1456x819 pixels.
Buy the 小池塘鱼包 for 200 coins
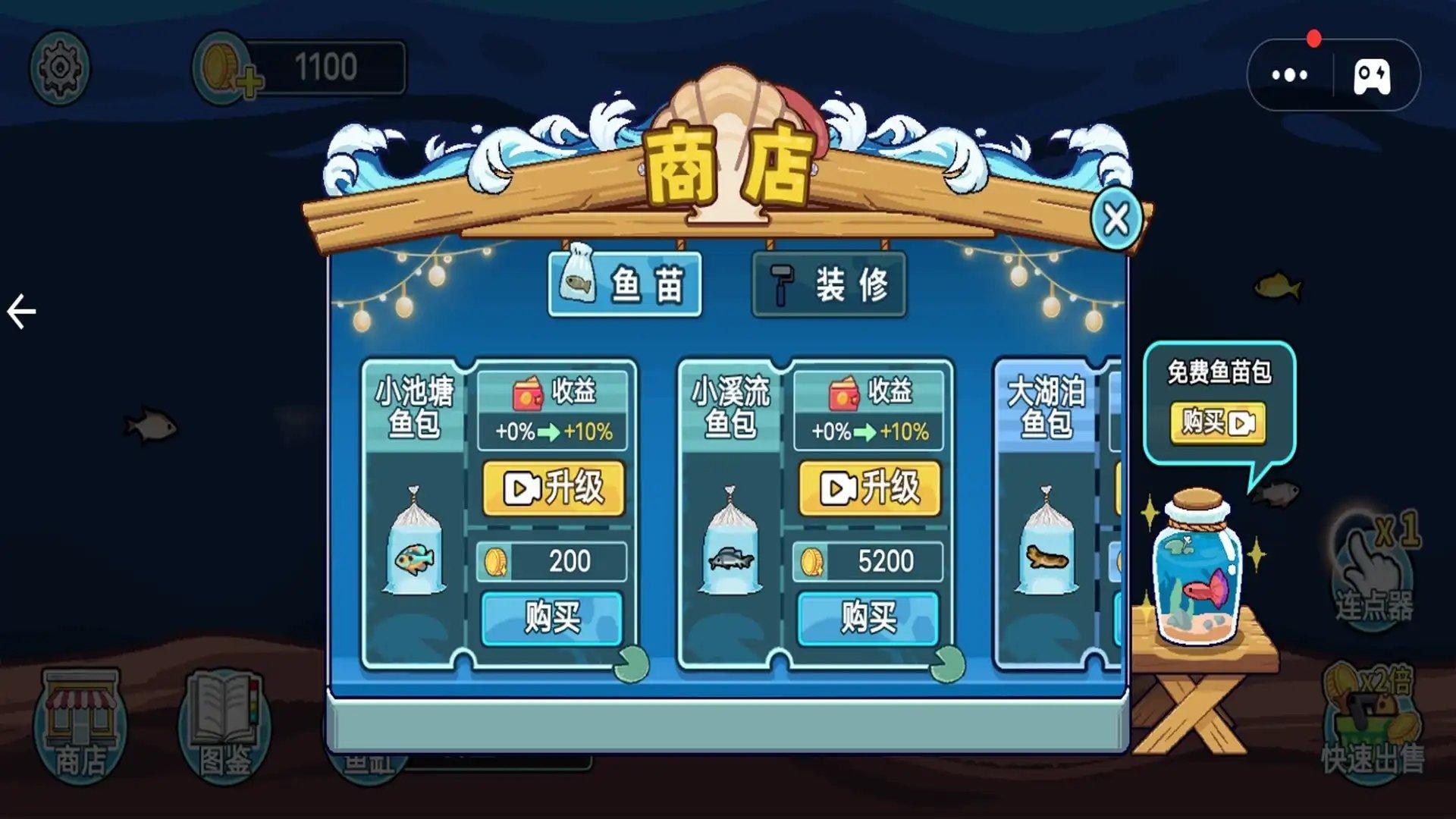click(x=553, y=618)
